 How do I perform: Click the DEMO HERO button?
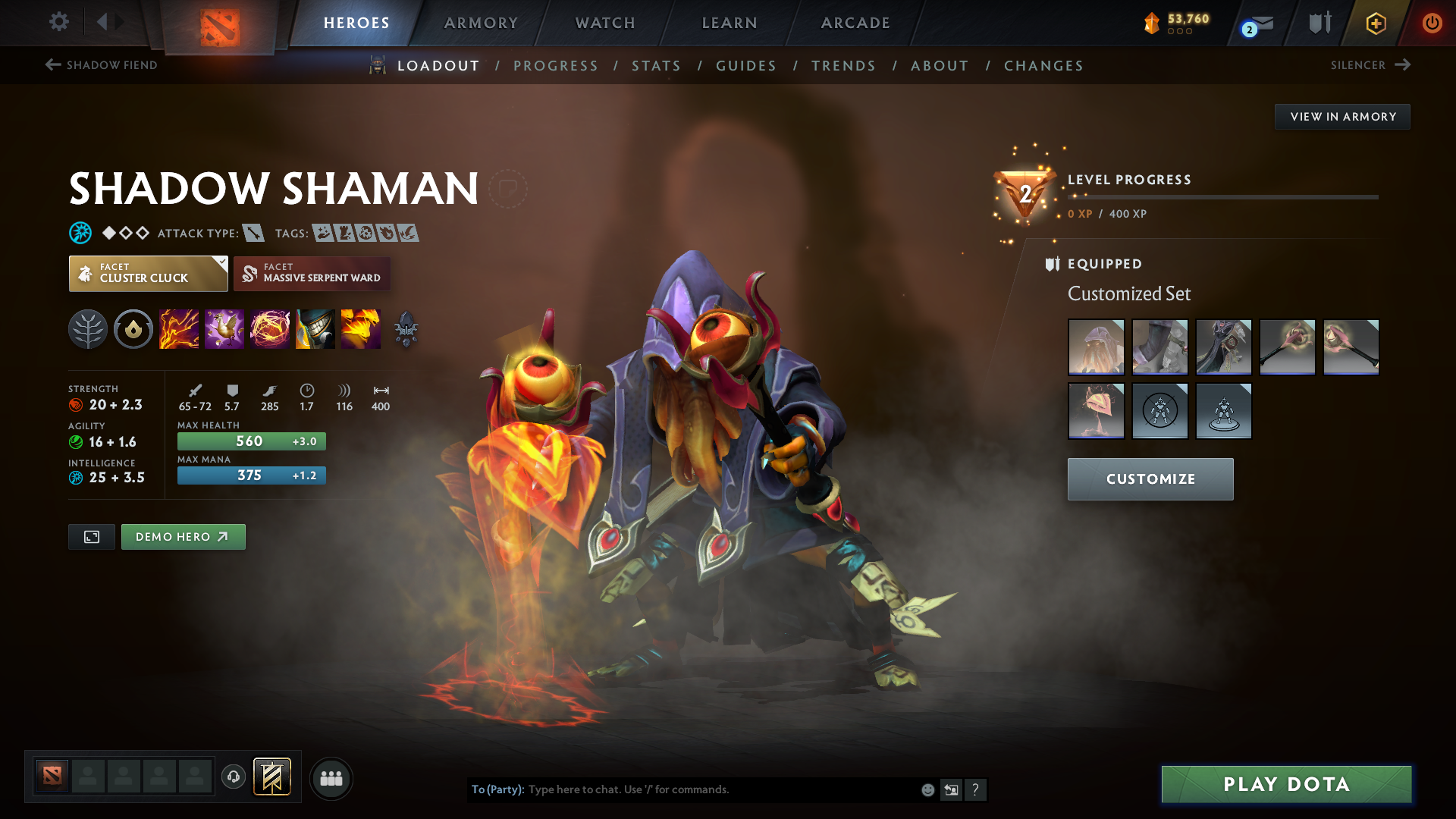point(183,536)
